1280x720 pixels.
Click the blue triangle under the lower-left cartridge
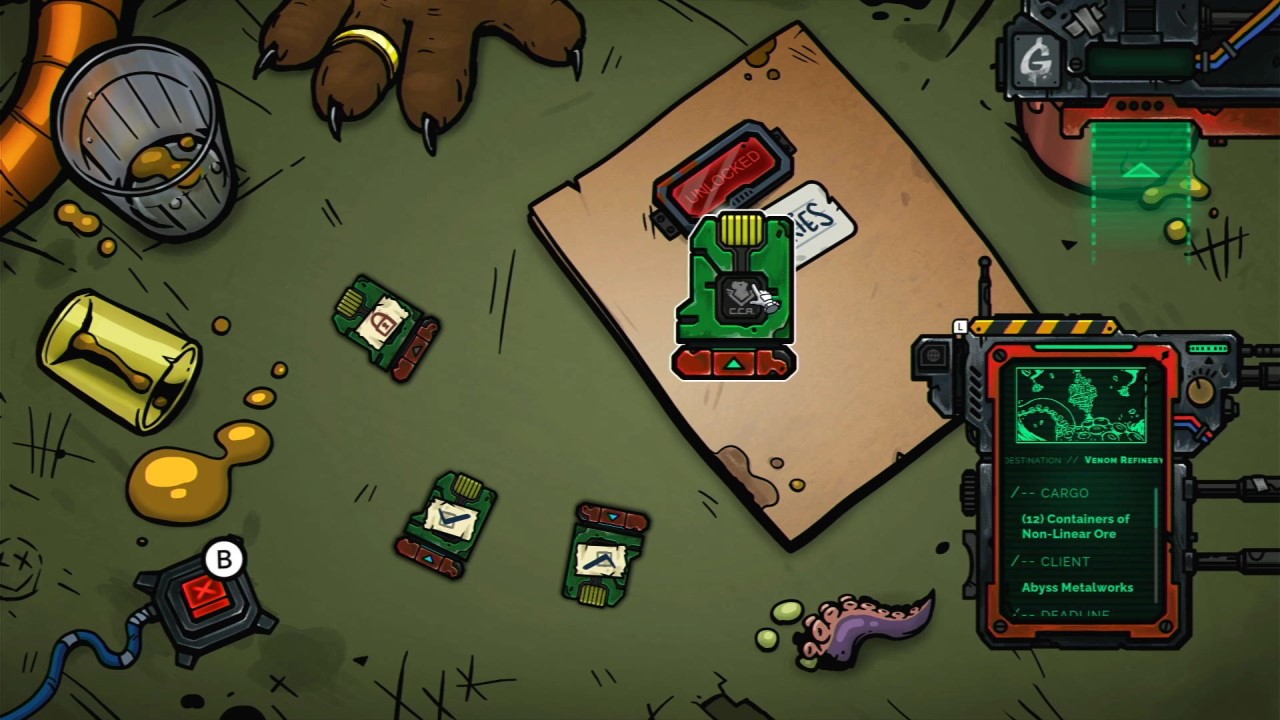pyautogui.click(x=429, y=558)
